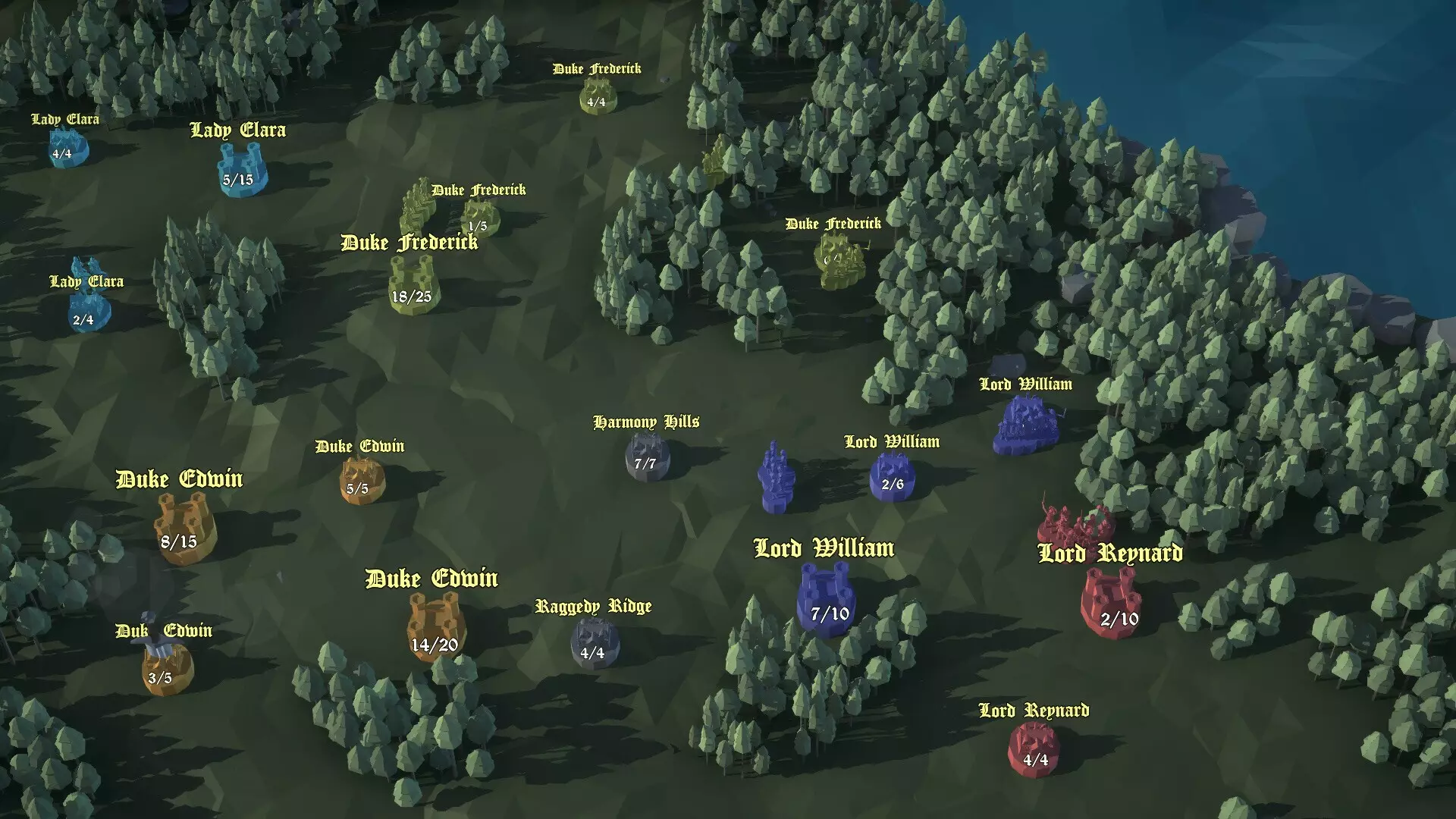Image resolution: width=1456 pixels, height=819 pixels.
Task: Click Duke Frederick's main castle showing 18/25
Action: 410,281
